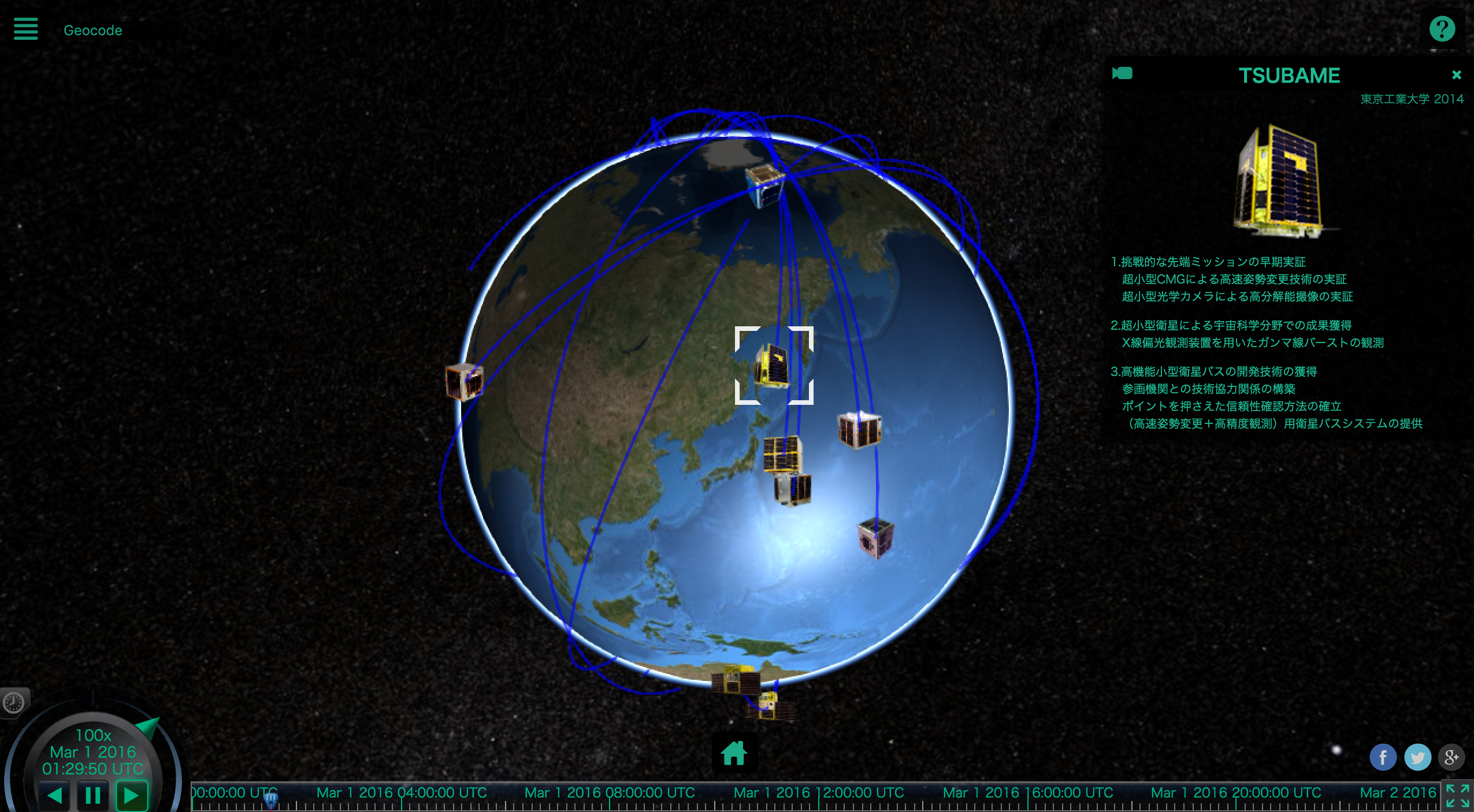Share via the Twitter icon

[x=1417, y=757]
